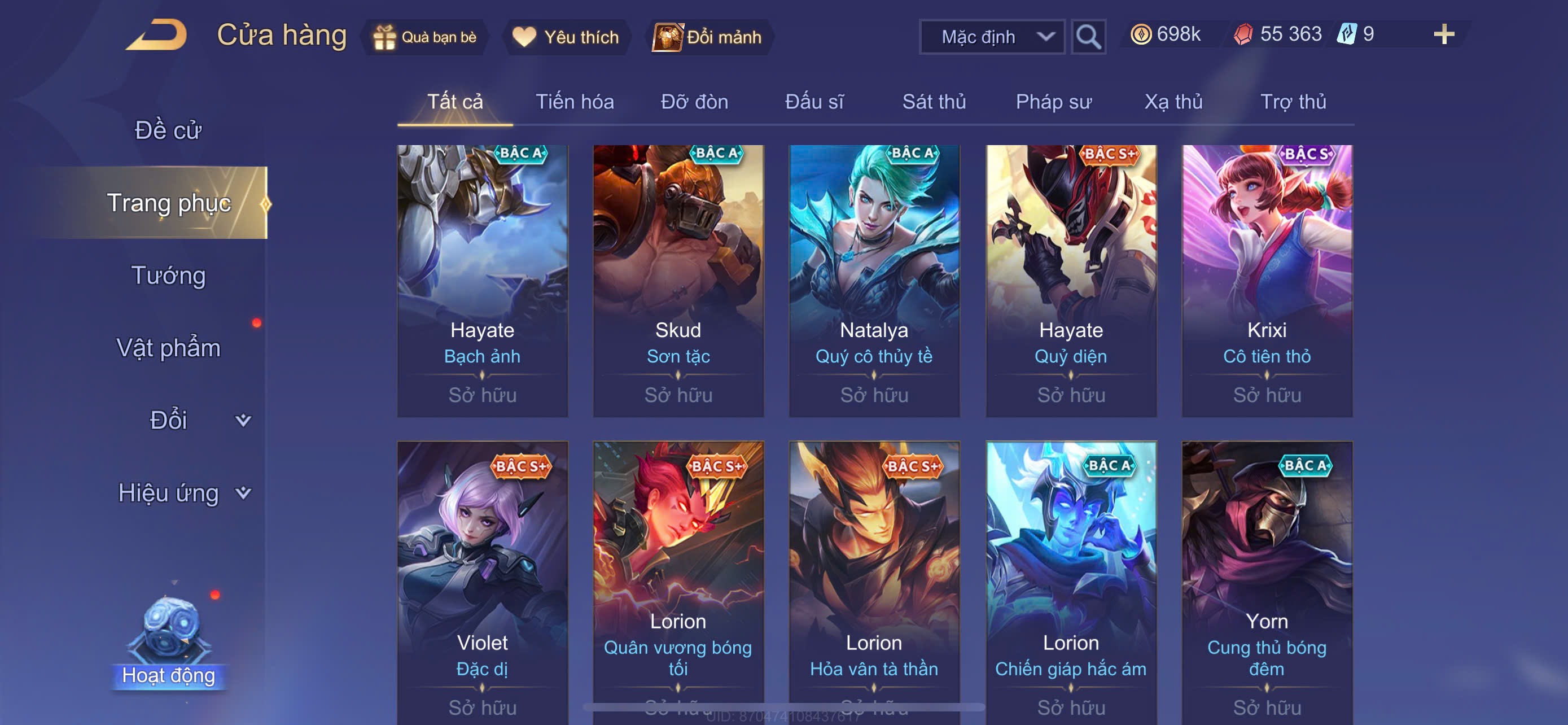Screen dimensions: 1568x725
Task: Open the Tướng shop section
Action: [169, 275]
